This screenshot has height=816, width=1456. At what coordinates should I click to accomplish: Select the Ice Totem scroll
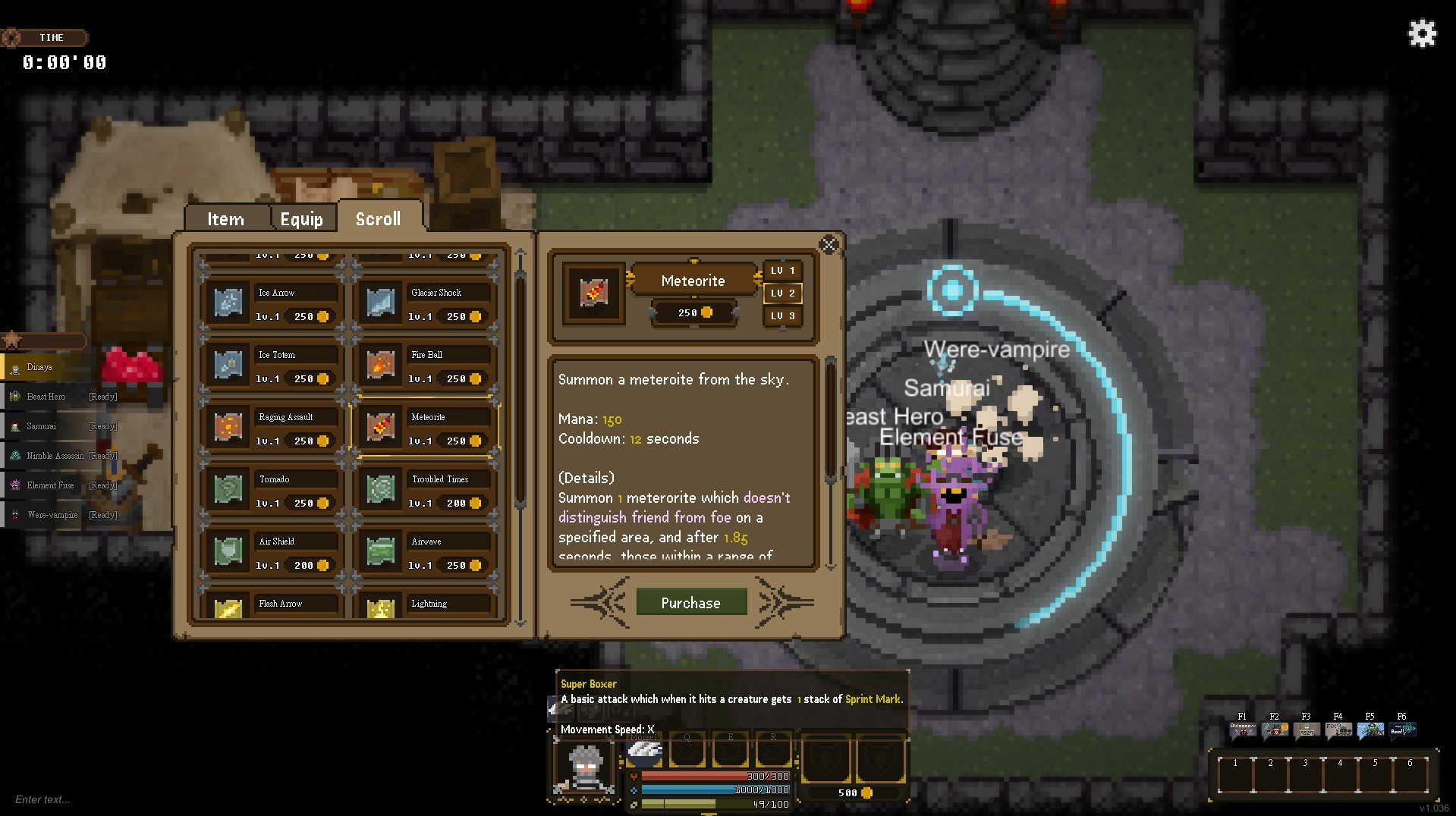coord(272,366)
